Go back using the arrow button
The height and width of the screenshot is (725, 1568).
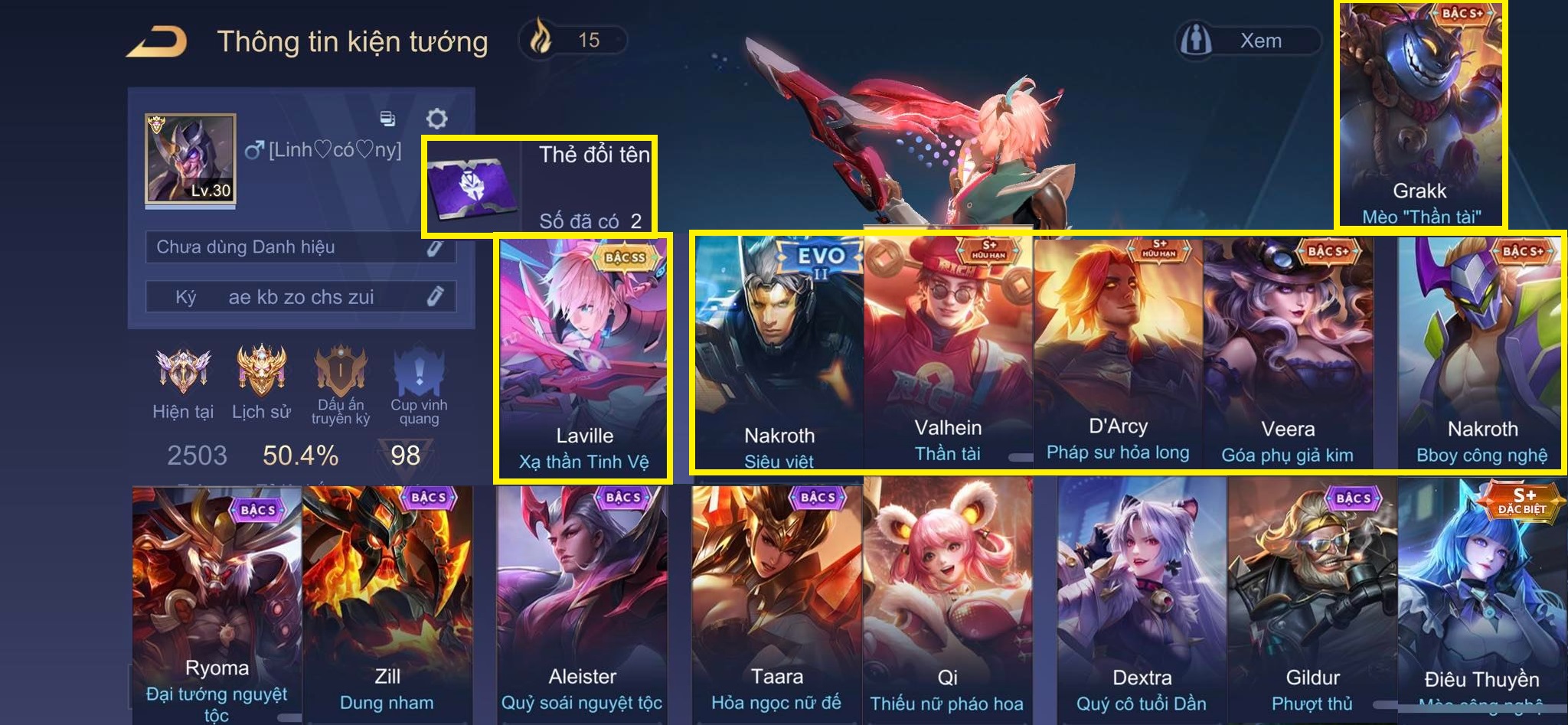click(x=157, y=41)
